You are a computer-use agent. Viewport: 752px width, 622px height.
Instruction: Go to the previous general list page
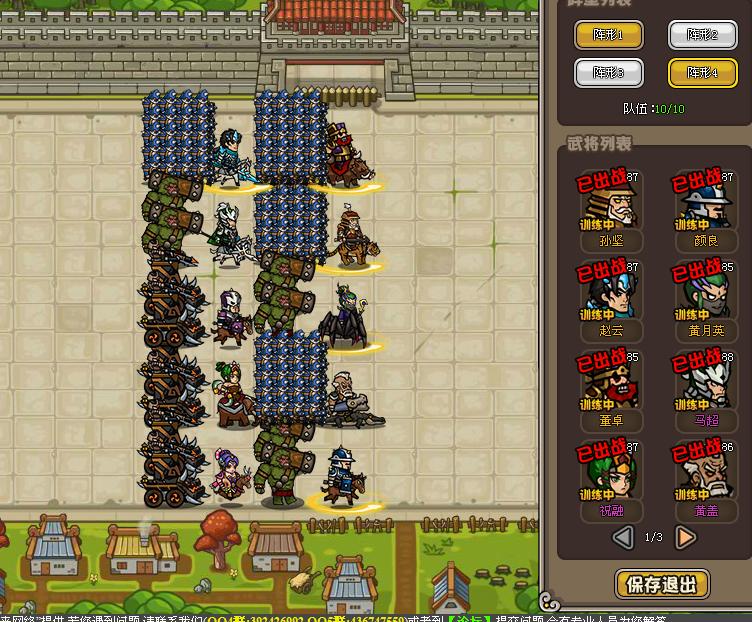(623, 538)
